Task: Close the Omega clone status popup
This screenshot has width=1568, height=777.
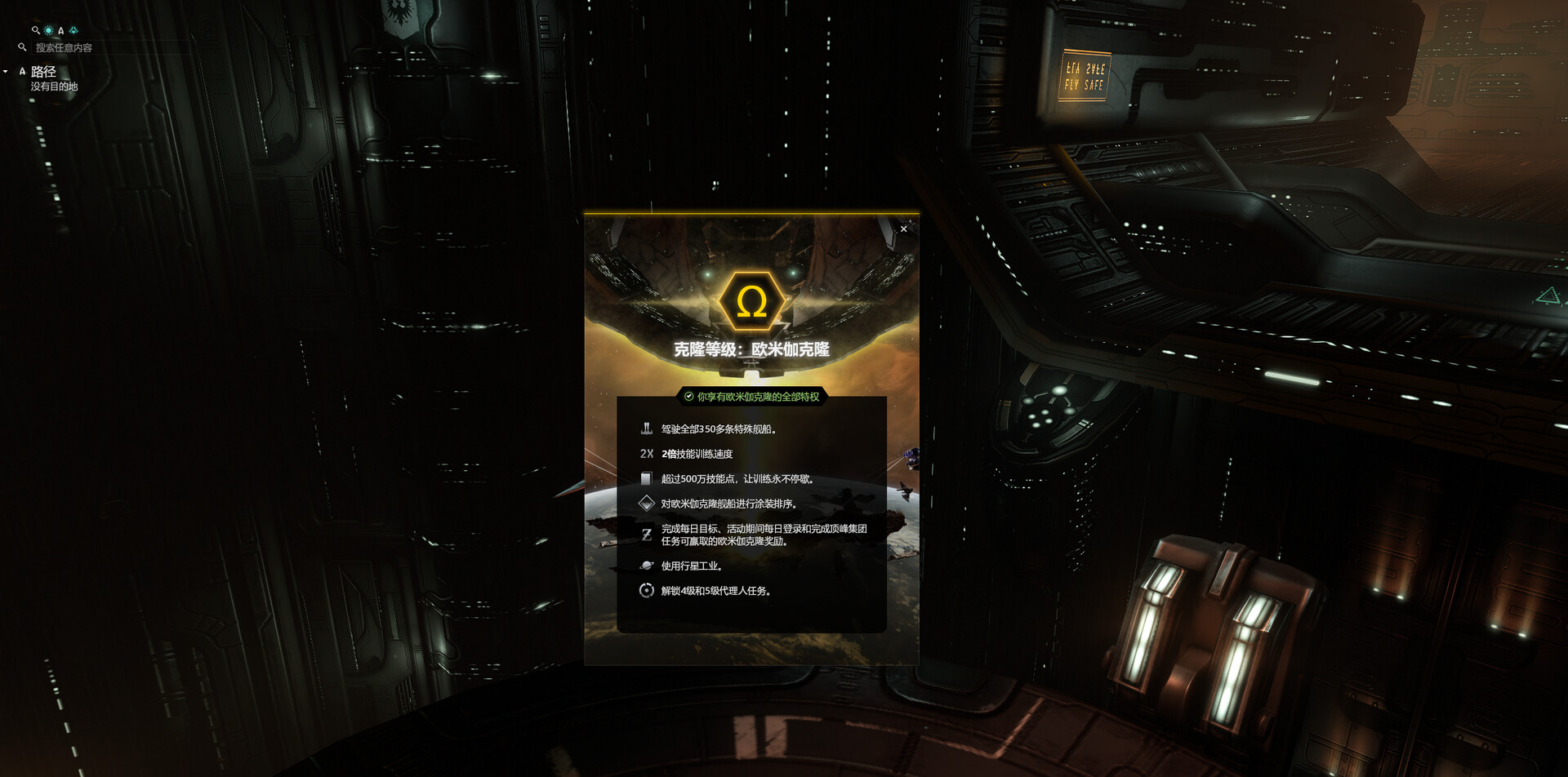Action: coord(903,229)
